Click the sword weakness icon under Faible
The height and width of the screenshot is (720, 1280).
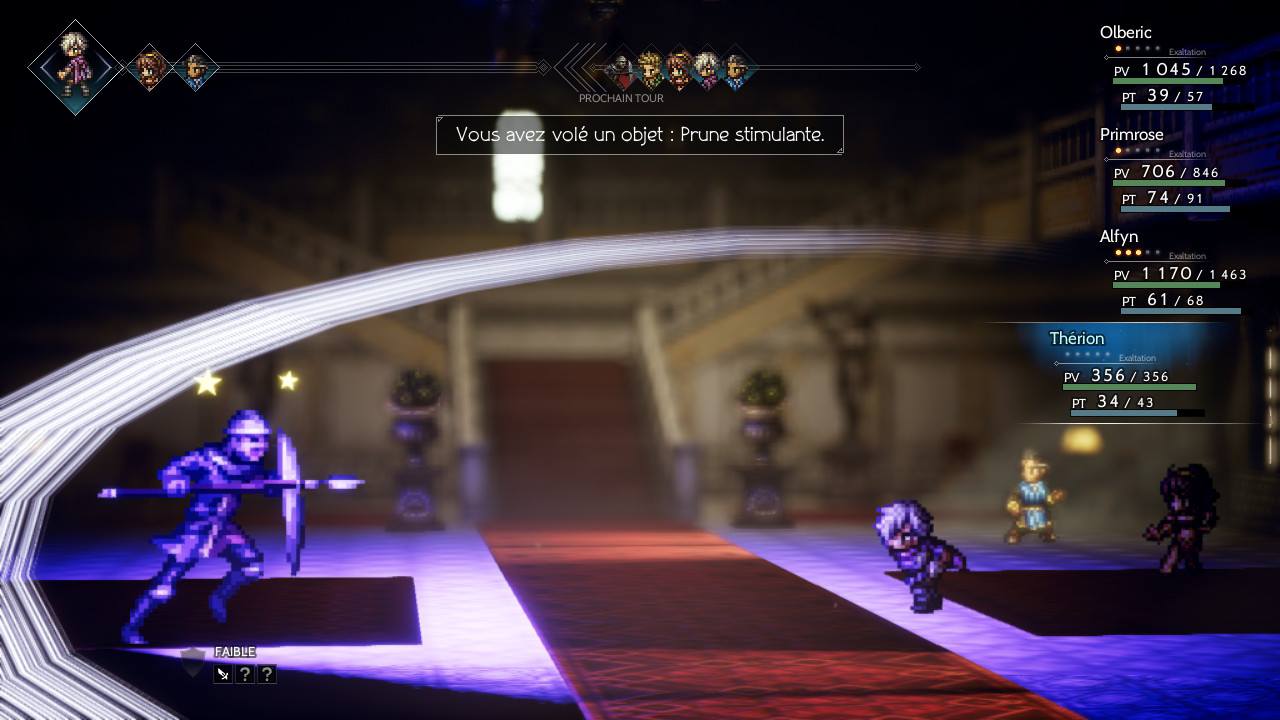tap(223, 674)
